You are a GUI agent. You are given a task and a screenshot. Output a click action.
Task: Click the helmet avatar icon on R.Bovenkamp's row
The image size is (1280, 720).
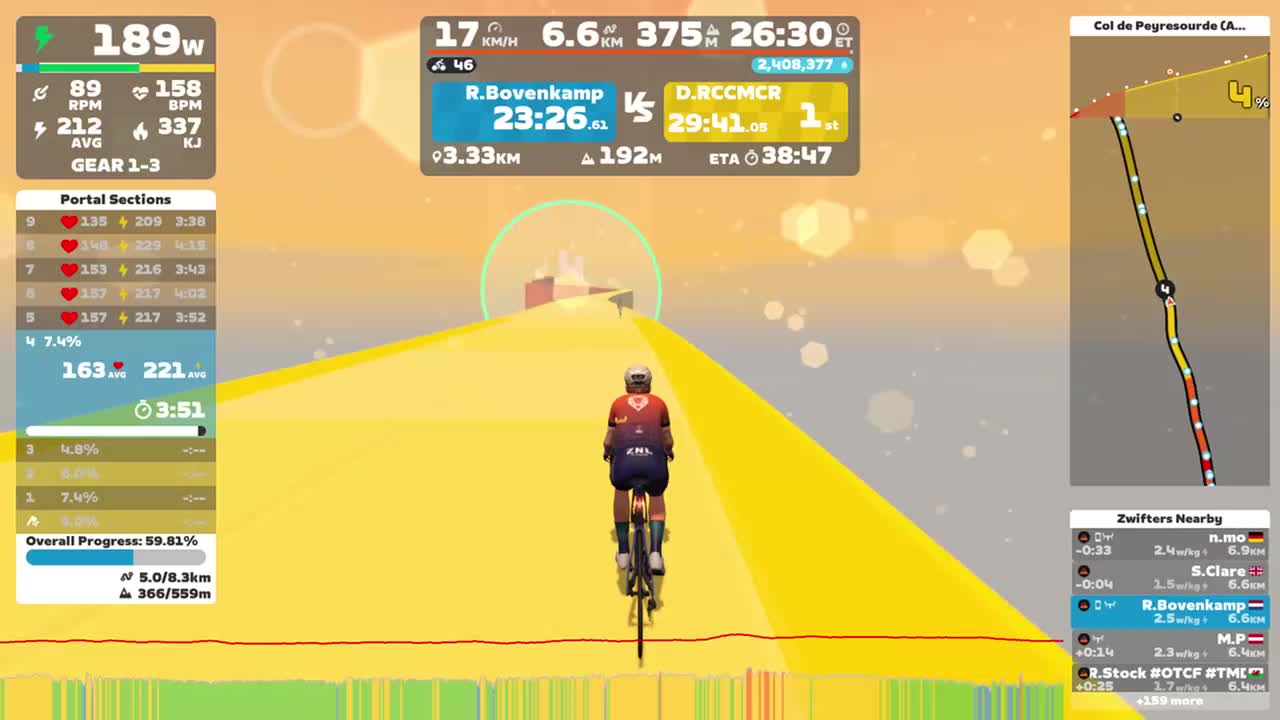pos(1085,604)
